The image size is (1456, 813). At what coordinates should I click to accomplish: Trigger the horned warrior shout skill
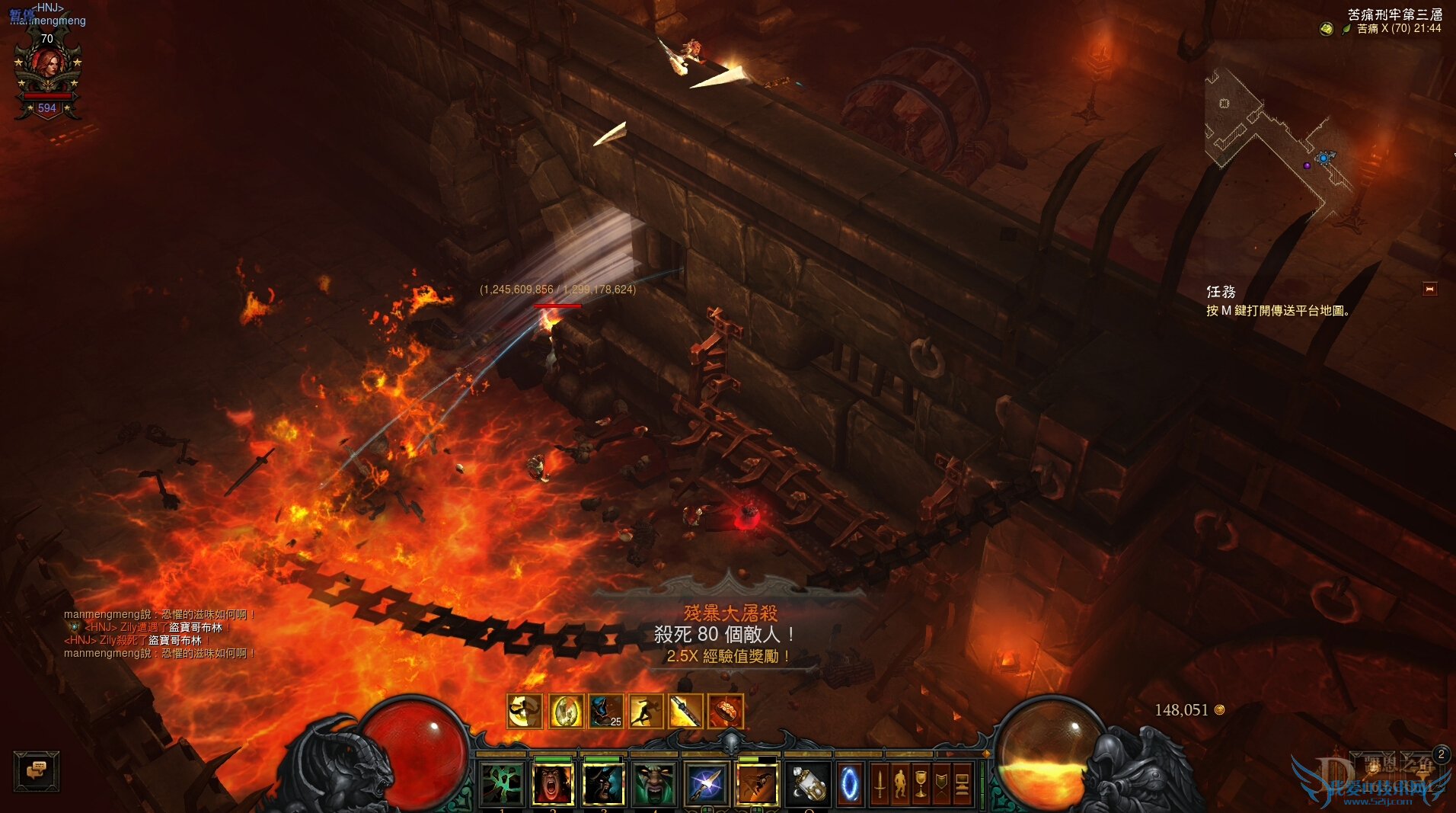tap(604, 783)
